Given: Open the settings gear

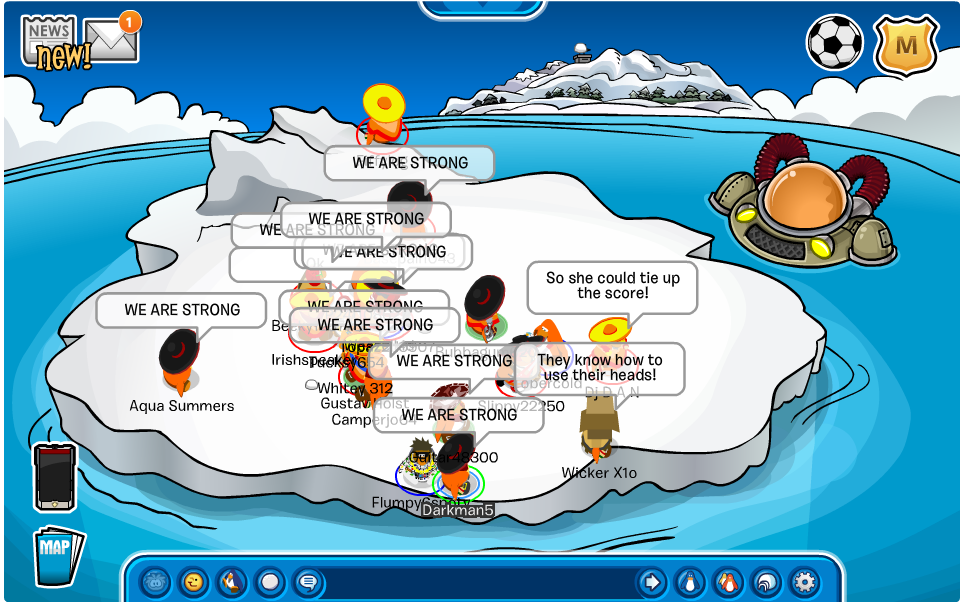Looking at the screenshot, I should 804,581.
